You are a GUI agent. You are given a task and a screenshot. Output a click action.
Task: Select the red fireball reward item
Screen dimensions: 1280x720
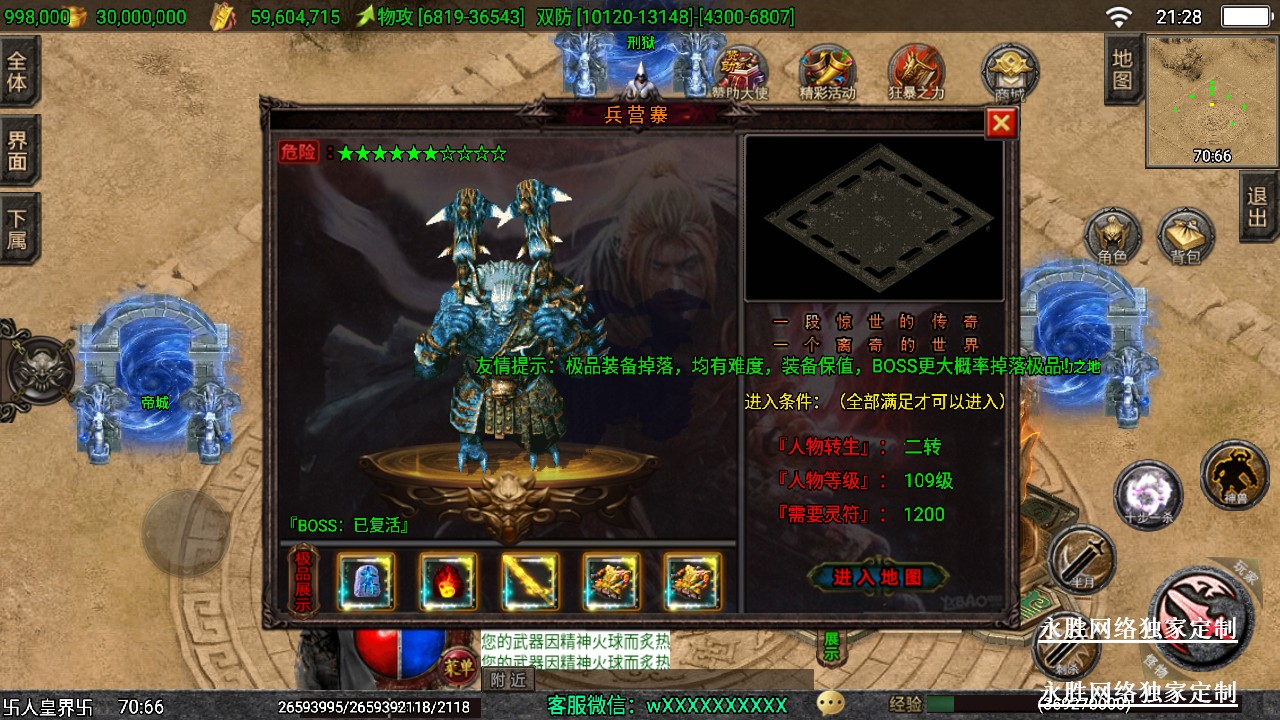pyautogui.click(x=447, y=581)
